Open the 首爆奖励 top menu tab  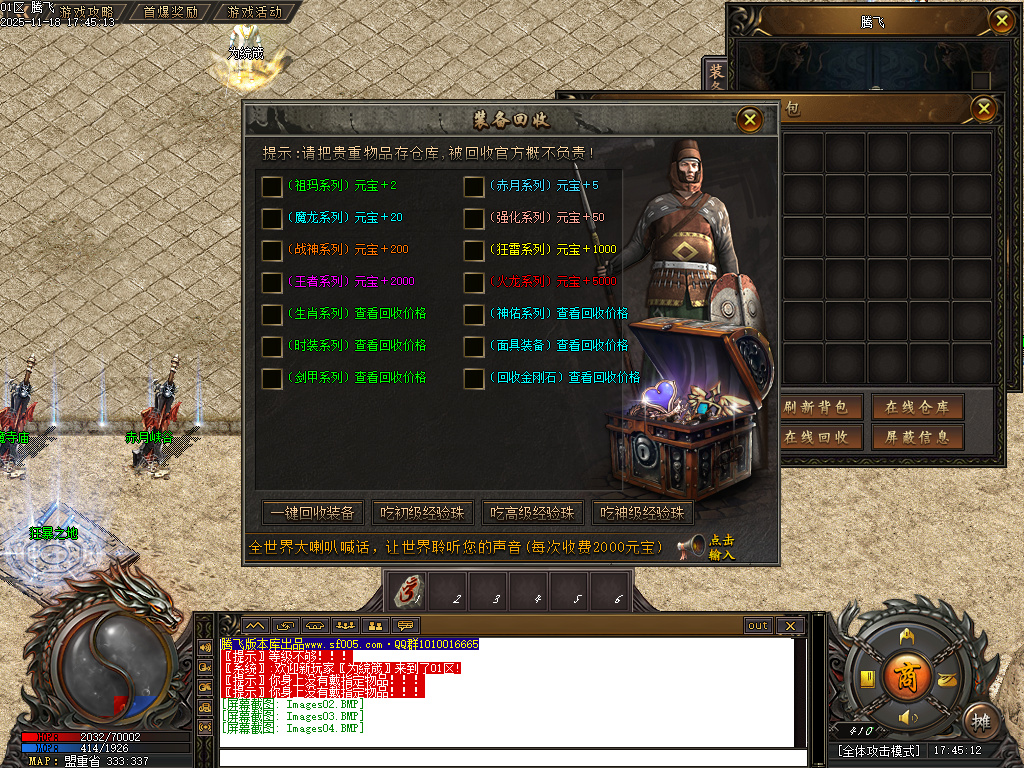tap(170, 13)
